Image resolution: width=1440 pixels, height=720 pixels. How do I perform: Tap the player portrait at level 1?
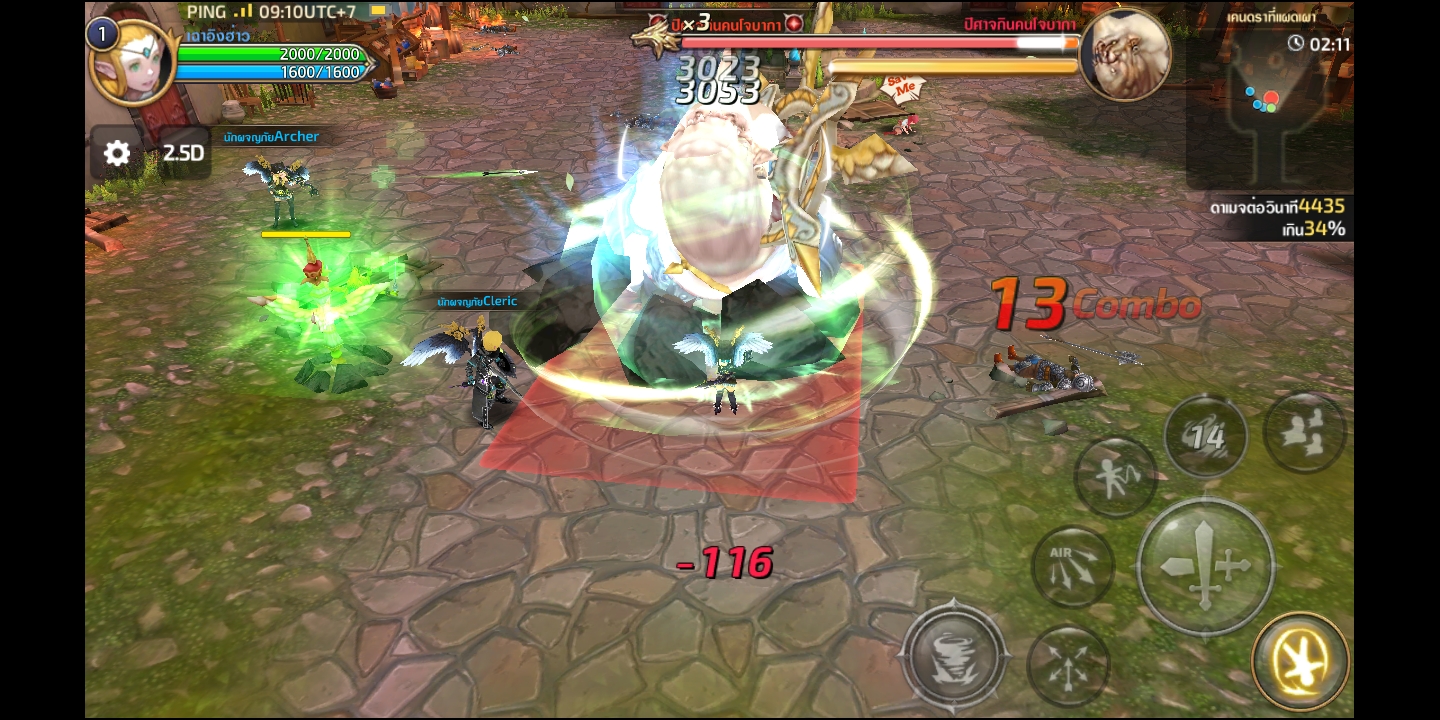coord(134,63)
